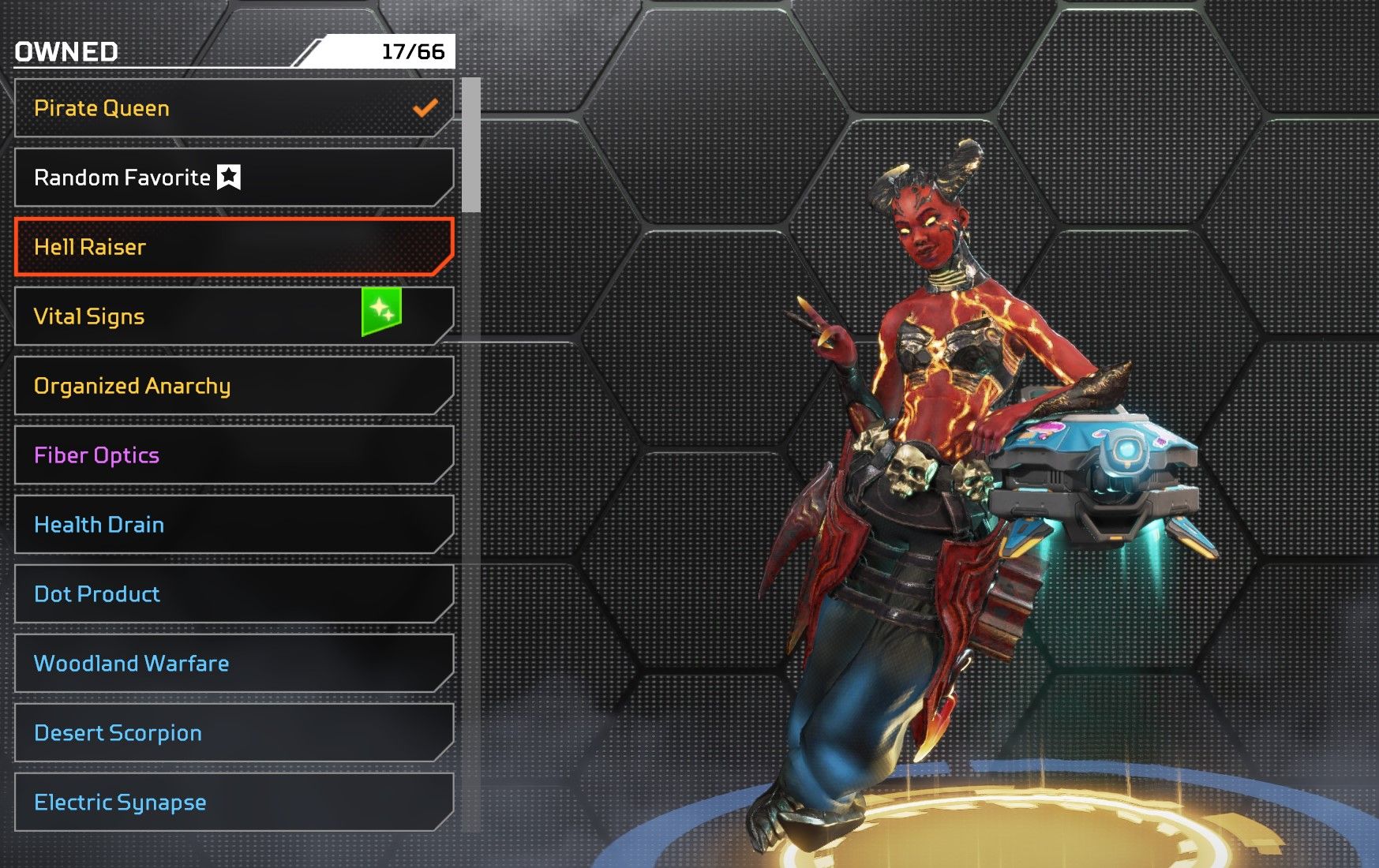
Task: Choose the Woodland Warfare skin
Action: tap(234, 664)
